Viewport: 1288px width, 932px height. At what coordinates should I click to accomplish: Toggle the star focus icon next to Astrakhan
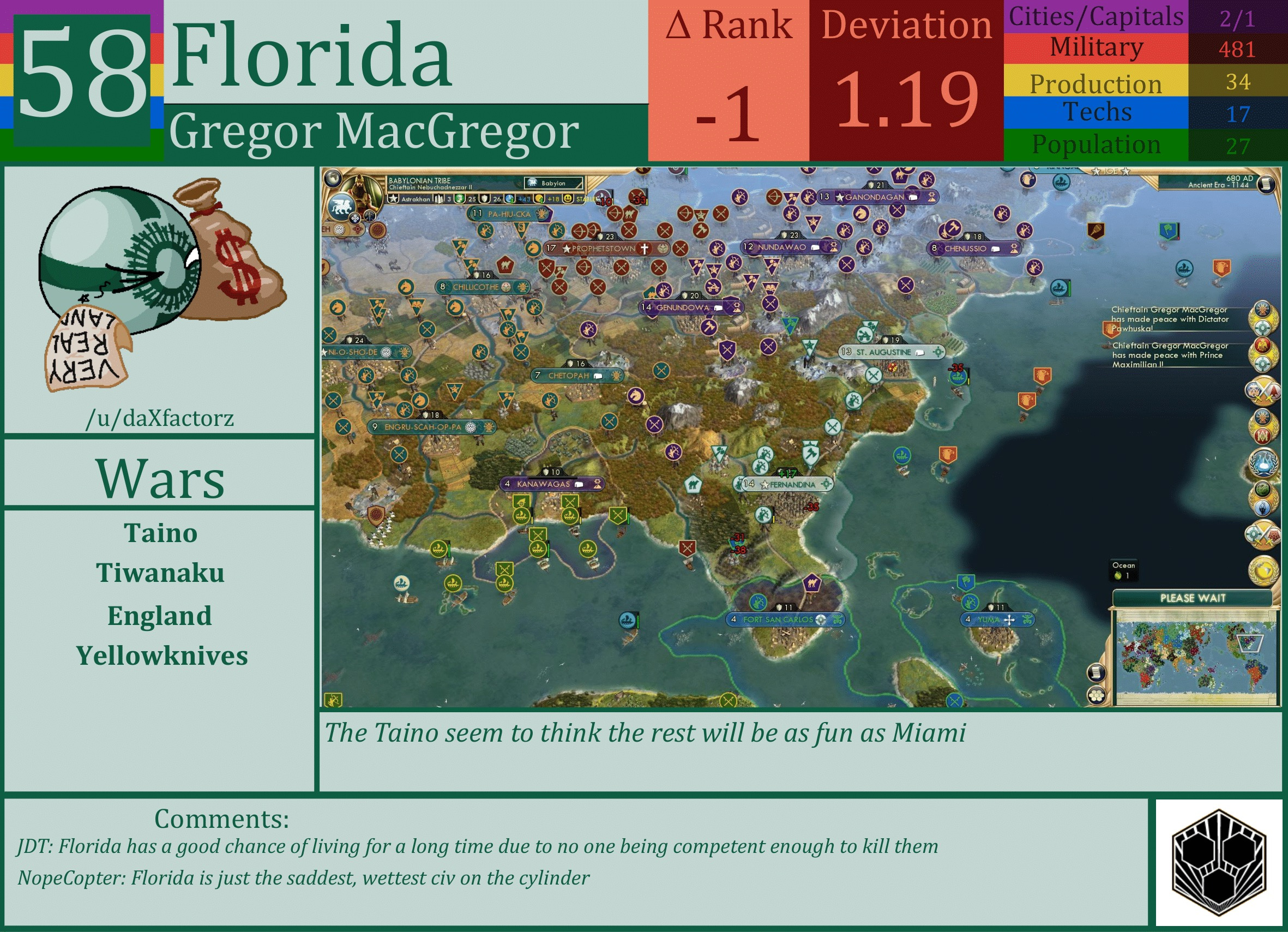pyautogui.click(x=394, y=198)
